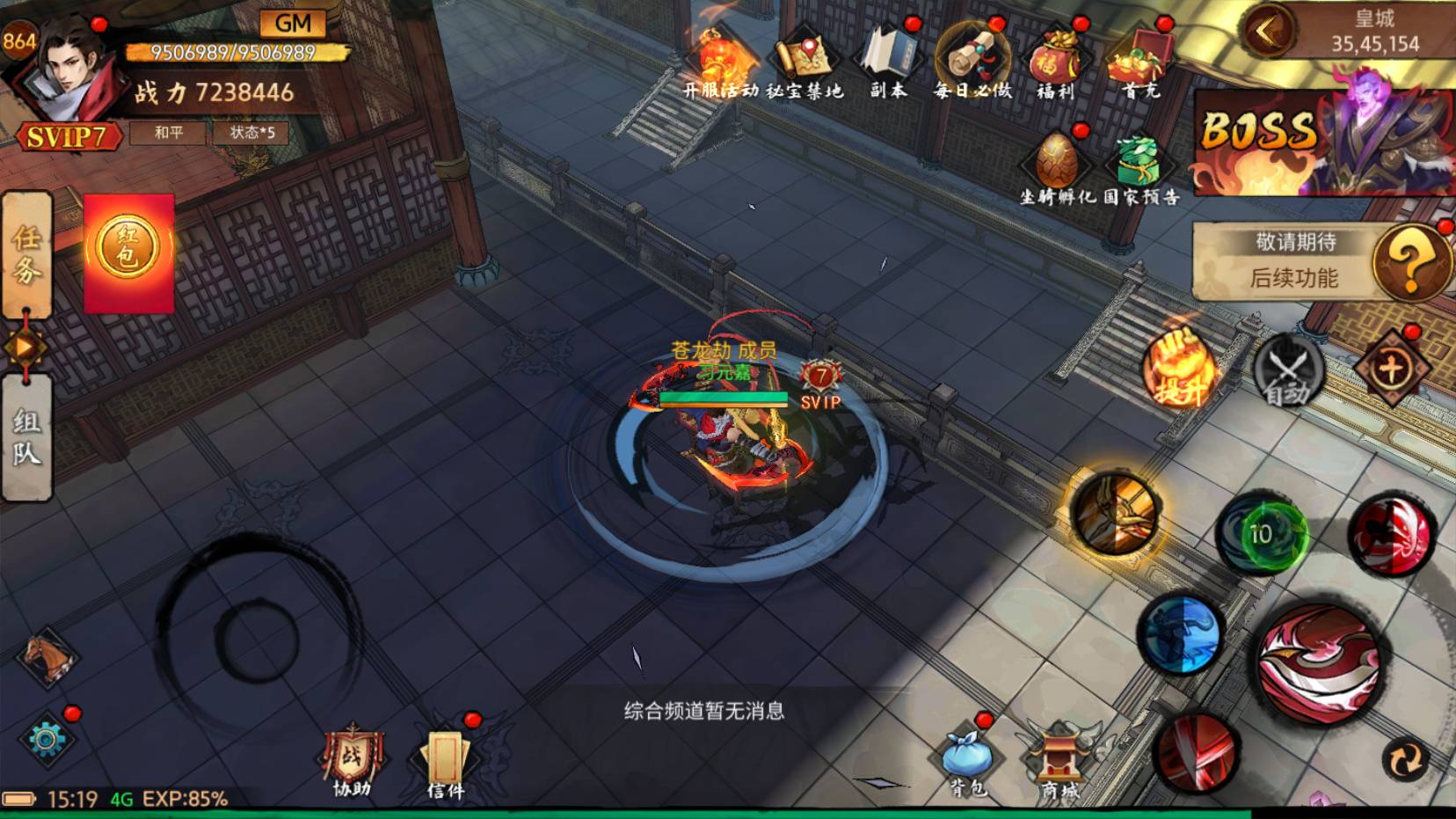Viewport: 1456px width, 819px height.
Task: Open the 任务 quest tab
Action: pos(26,253)
